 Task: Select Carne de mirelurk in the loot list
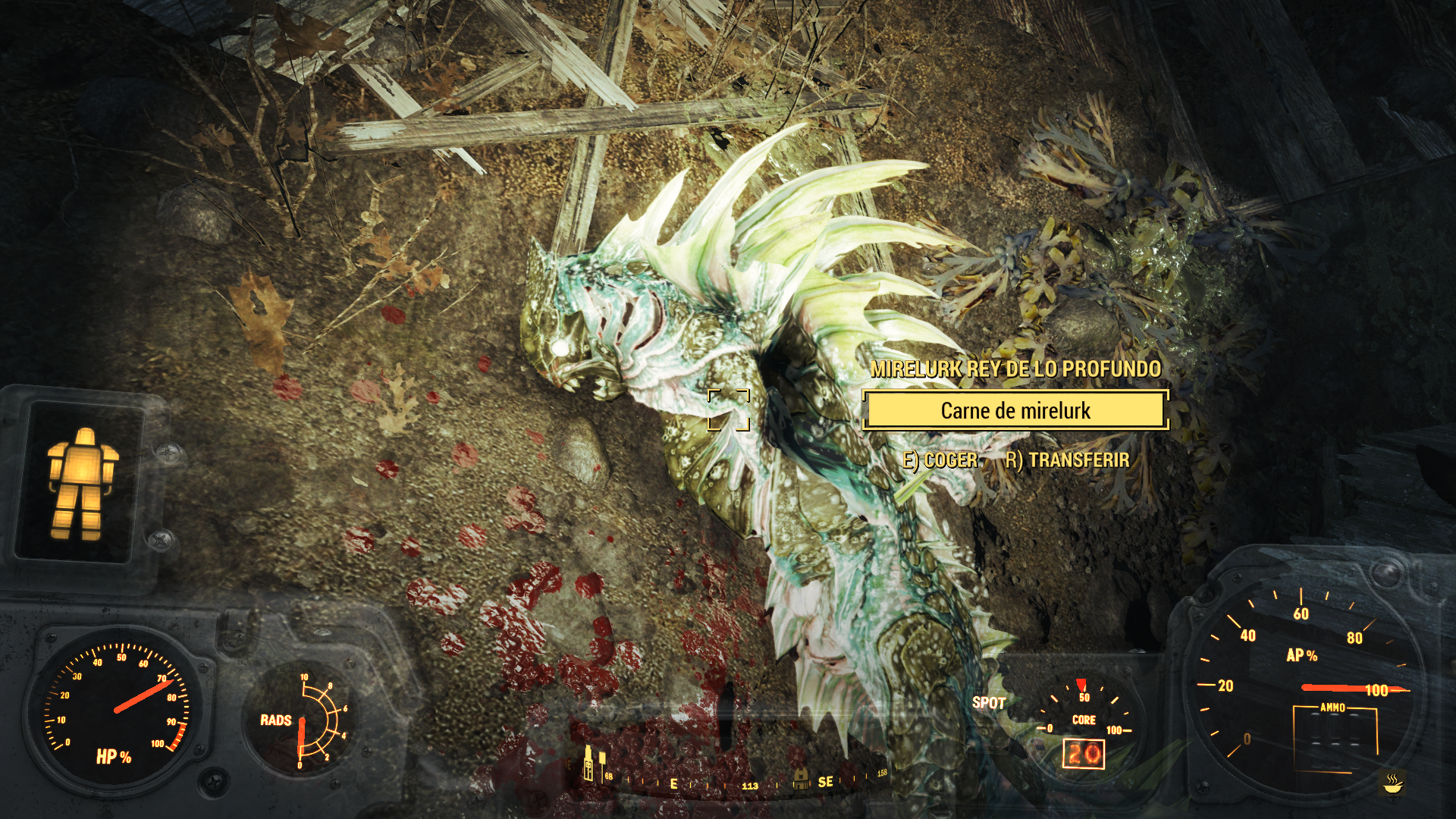pyautogui.click(x=1015, y=410)
